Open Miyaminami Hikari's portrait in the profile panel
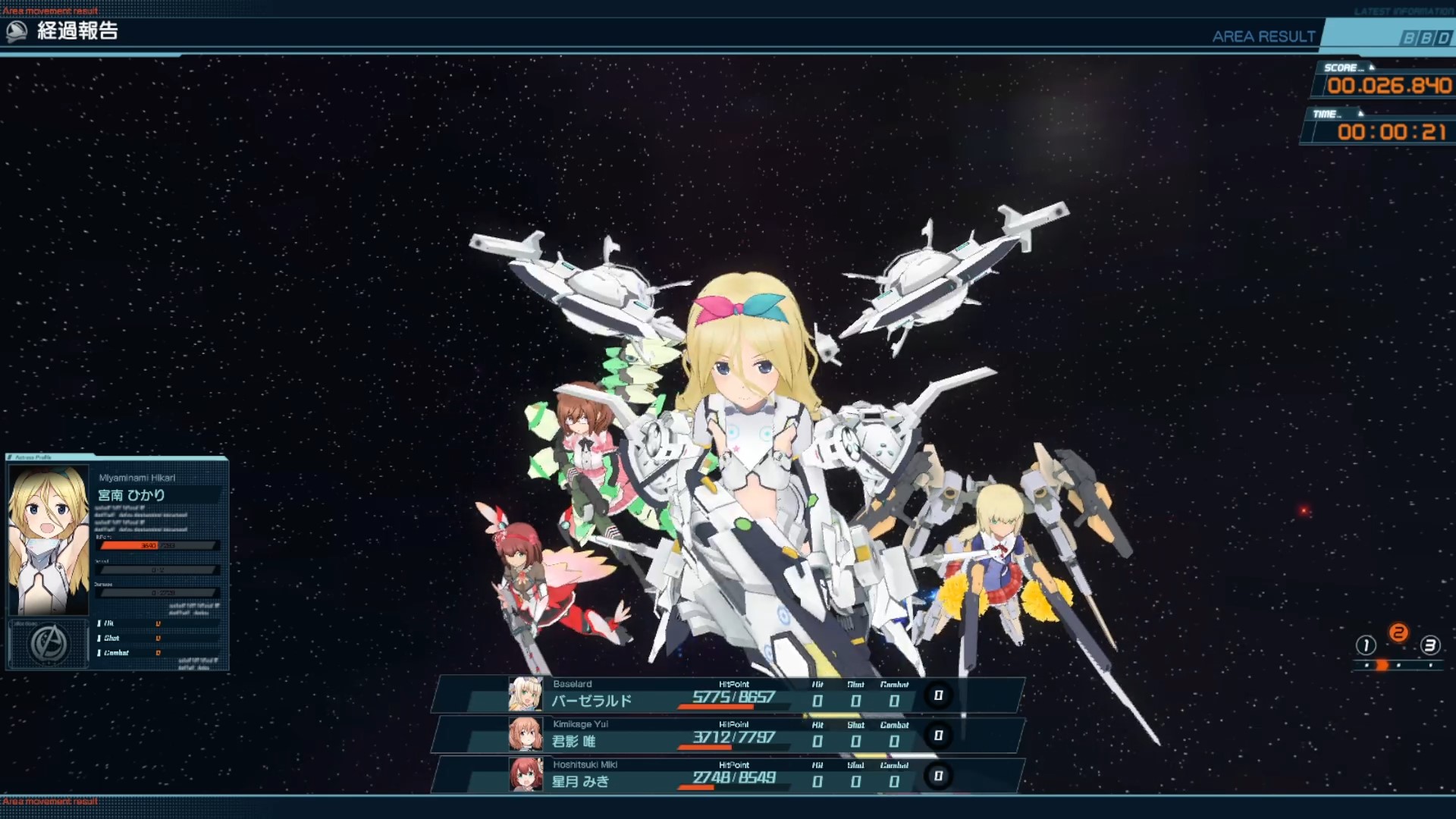Viewport: 1456px width, 819px height. pyautogui.click(x=49, y=539)
